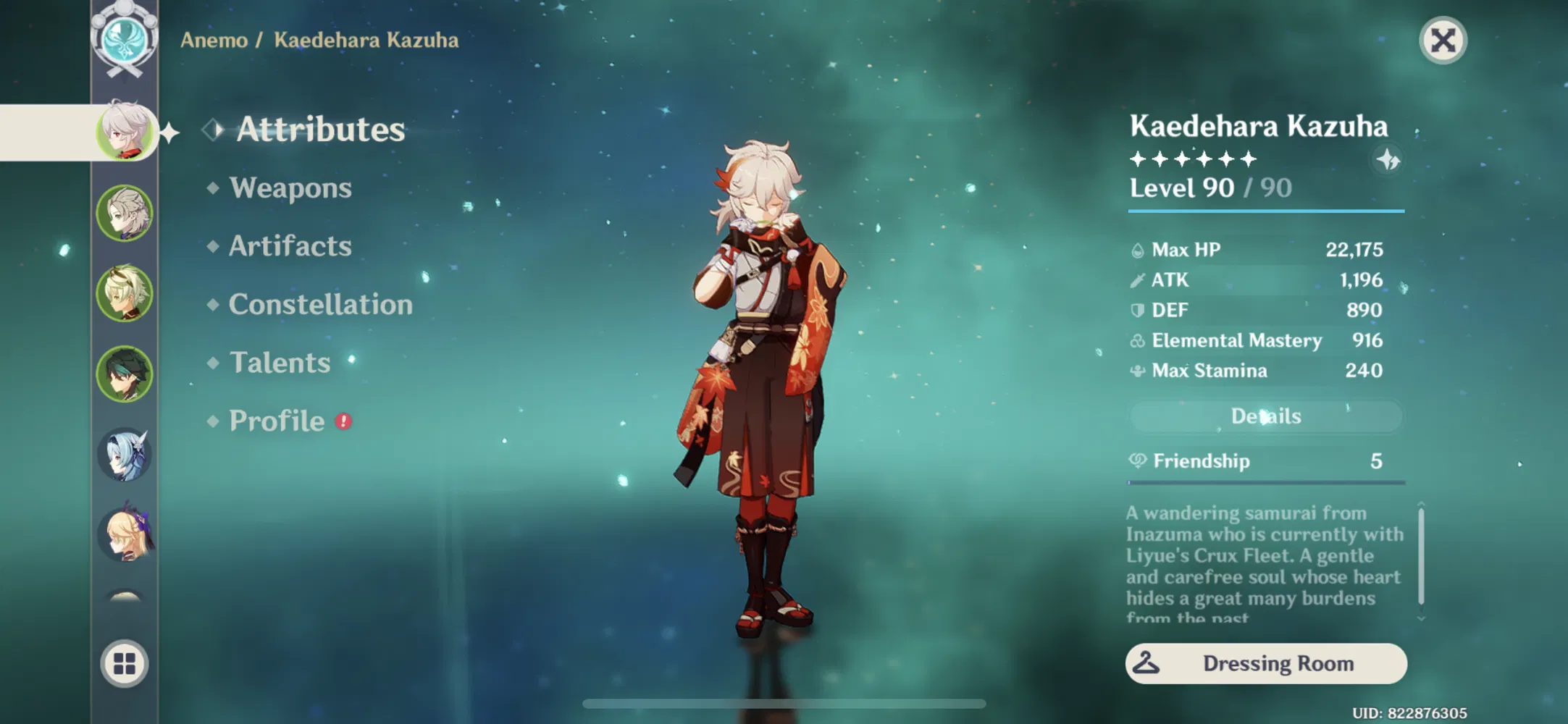The width and height of the screenshot is (1568, 724).
Task: Select the blonde character portrait in sidebar
Action: click(x=125, y=534)
